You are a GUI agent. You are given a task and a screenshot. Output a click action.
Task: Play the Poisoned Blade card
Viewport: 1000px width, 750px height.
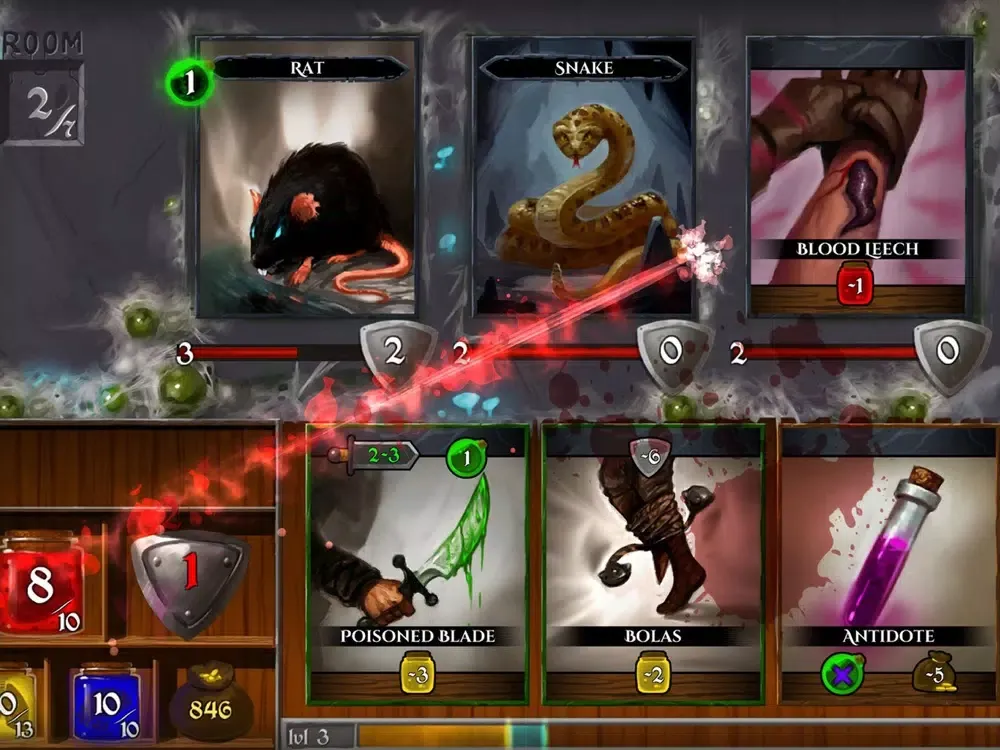pos(418,562)
